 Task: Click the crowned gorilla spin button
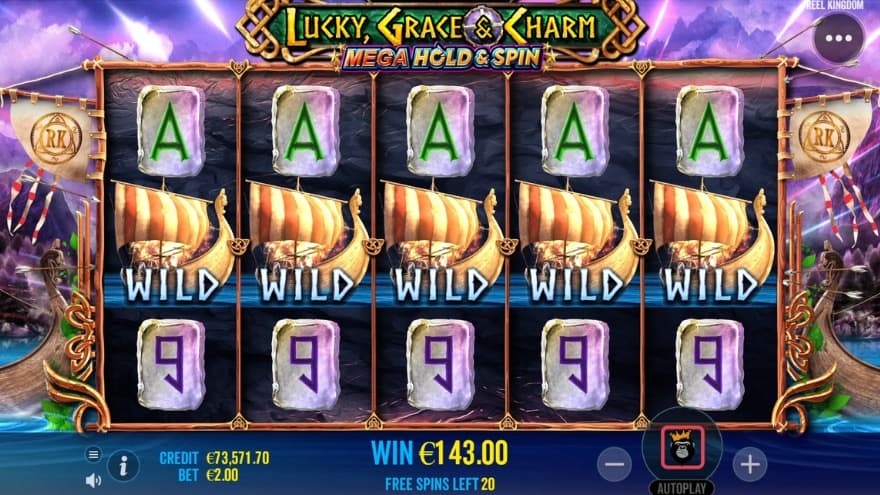pos(681,448)
